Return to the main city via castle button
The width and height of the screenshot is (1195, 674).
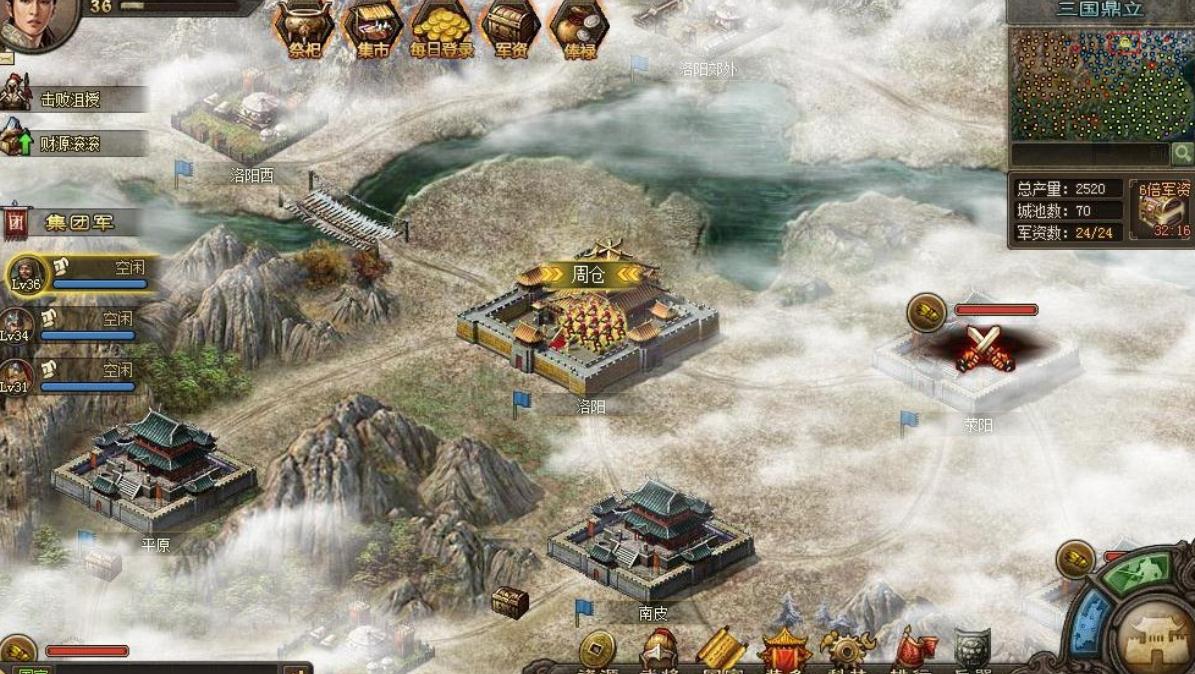pos(1155,636)
